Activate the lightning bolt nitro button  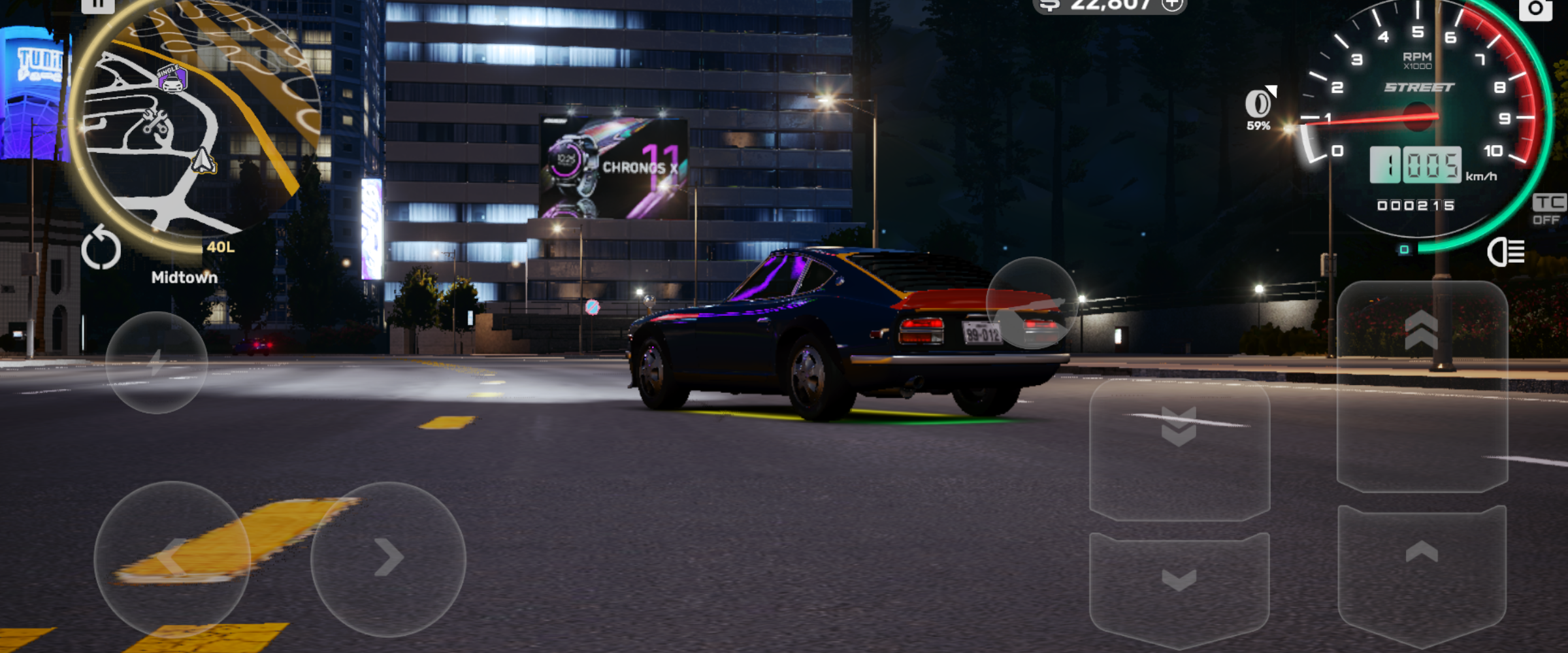point(156,363)
